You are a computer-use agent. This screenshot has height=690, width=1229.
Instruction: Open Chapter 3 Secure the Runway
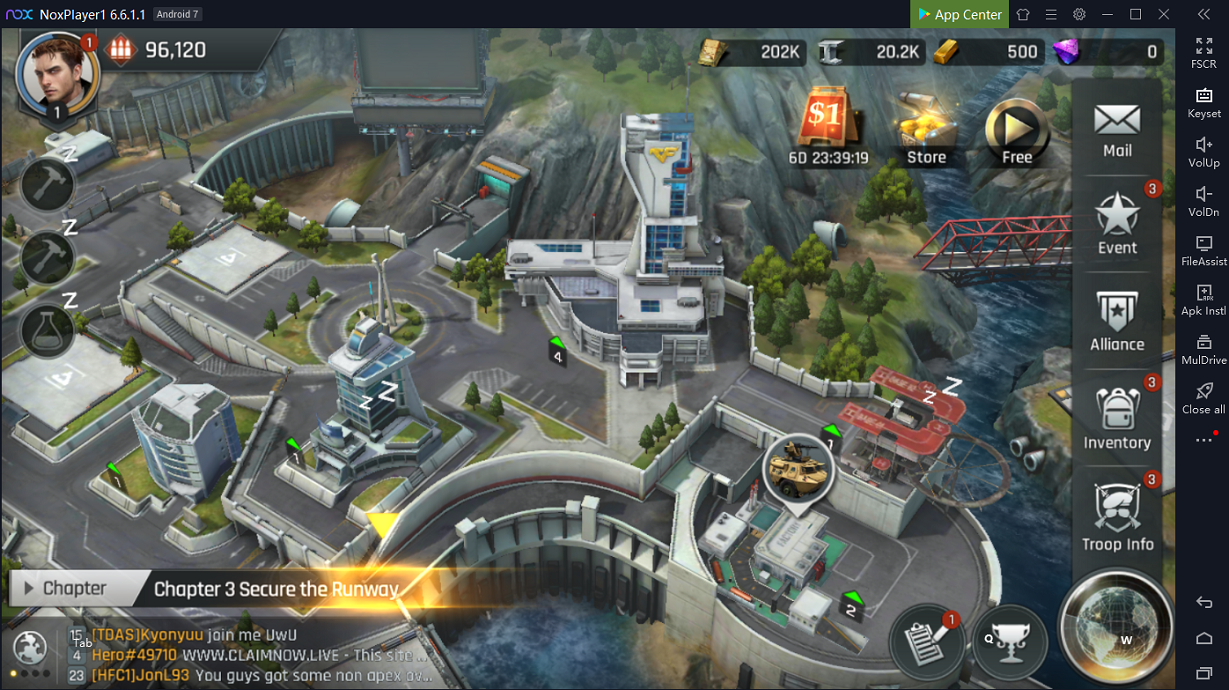pyautogui.click(x=275, y=589)
